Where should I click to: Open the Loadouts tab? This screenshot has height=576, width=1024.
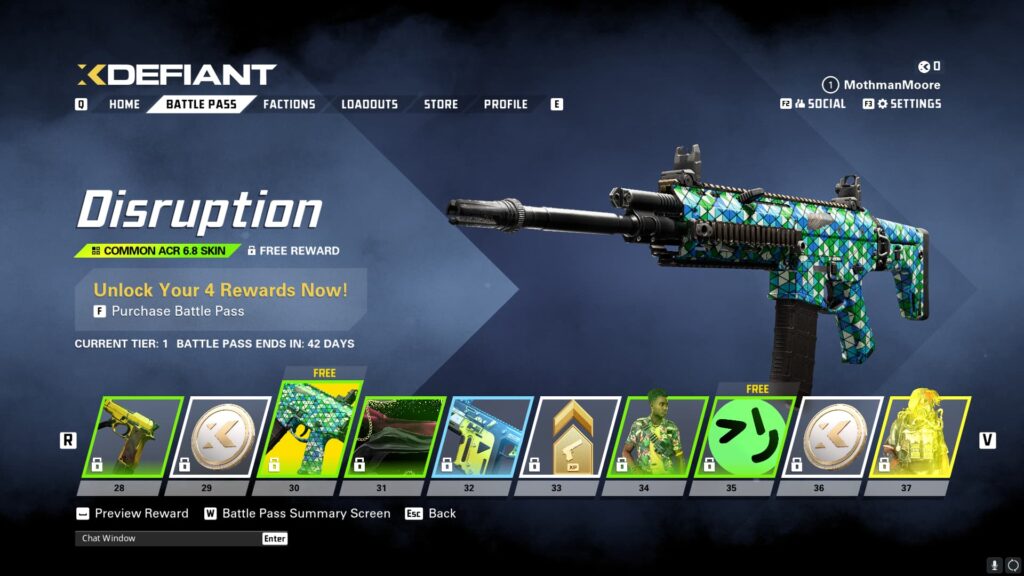point(369,104)
